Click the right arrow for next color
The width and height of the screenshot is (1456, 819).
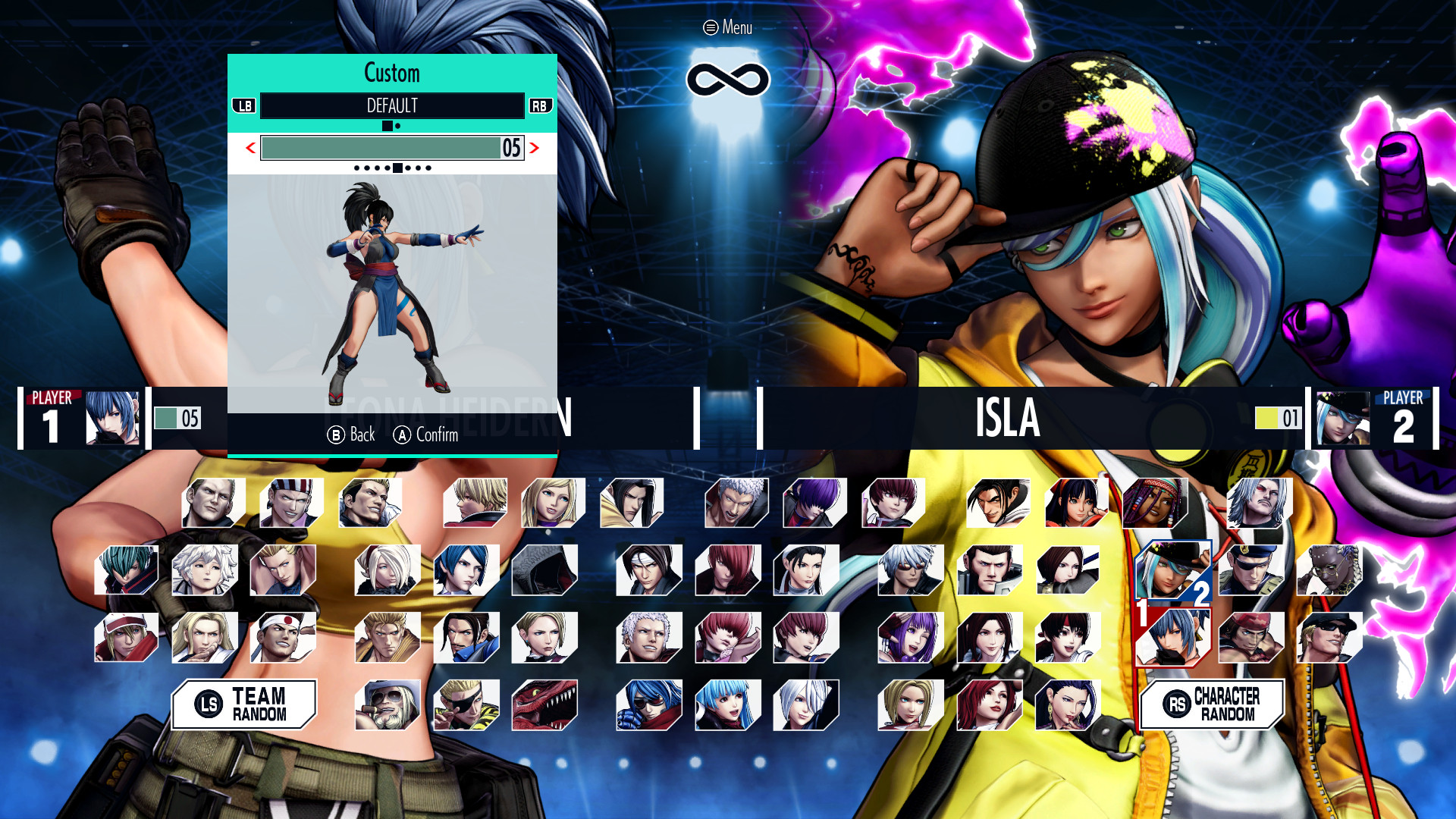click(538, 149)
